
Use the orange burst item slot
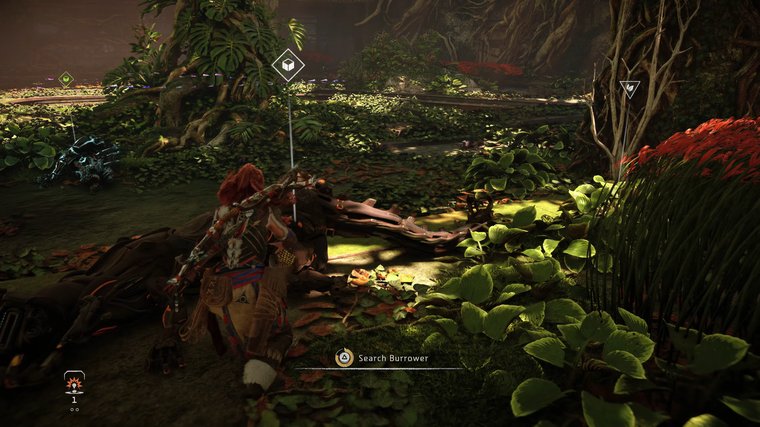[73, 384]
